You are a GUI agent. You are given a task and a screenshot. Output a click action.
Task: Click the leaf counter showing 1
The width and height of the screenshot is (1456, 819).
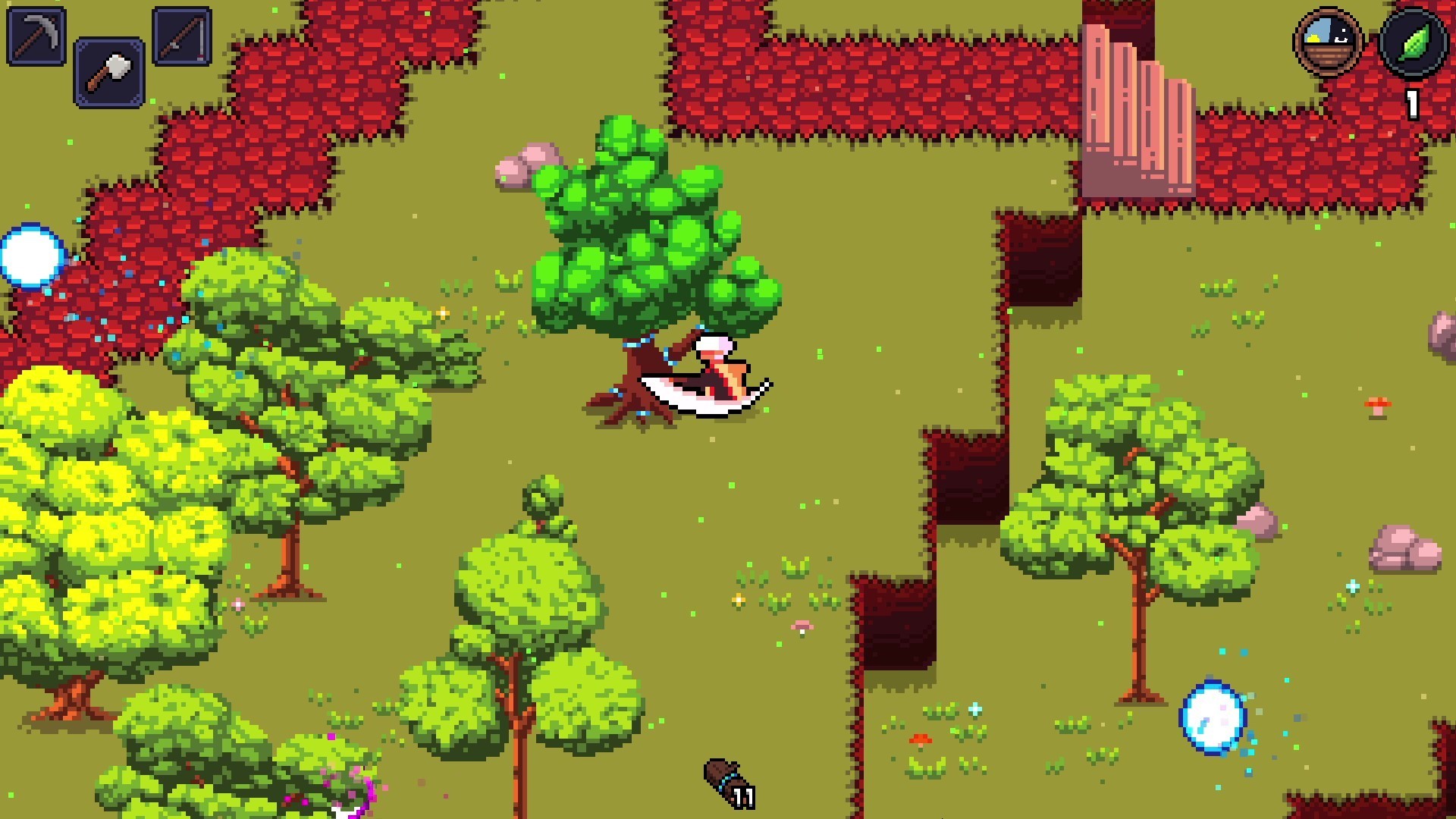[x=1412, y=102]
